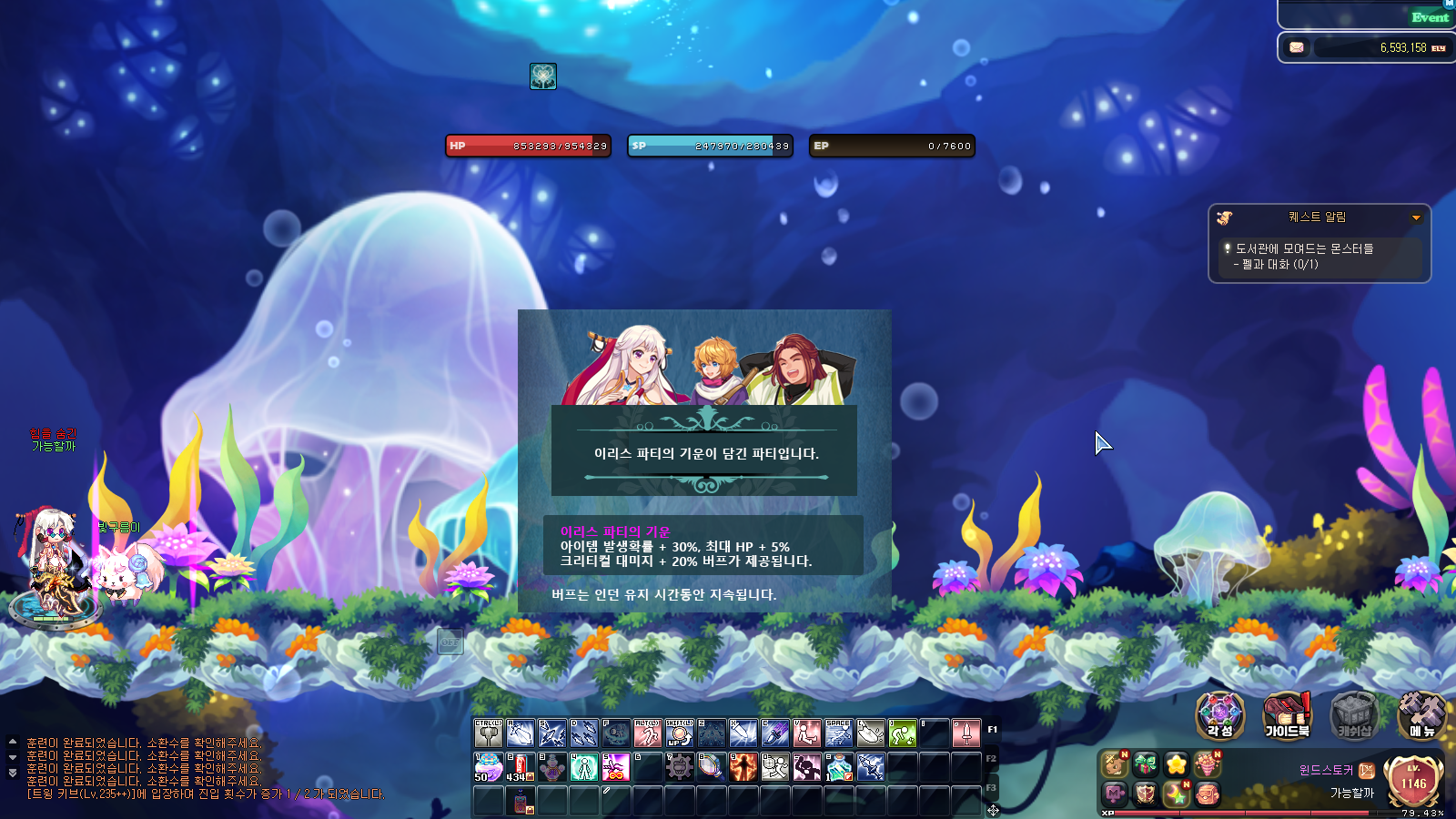Activate the fiery silhouette skill
Viewport: 1456px width, 819px height.
pos(743,767)
